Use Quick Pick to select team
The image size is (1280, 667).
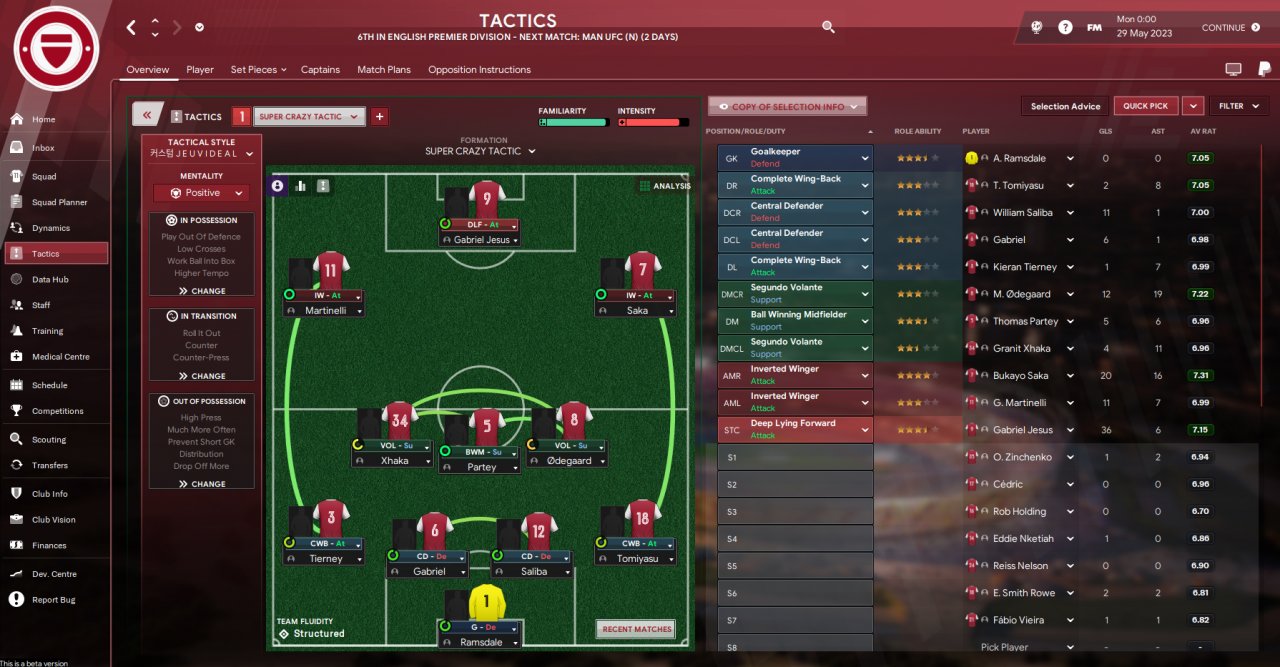[x=1145, y=106]
